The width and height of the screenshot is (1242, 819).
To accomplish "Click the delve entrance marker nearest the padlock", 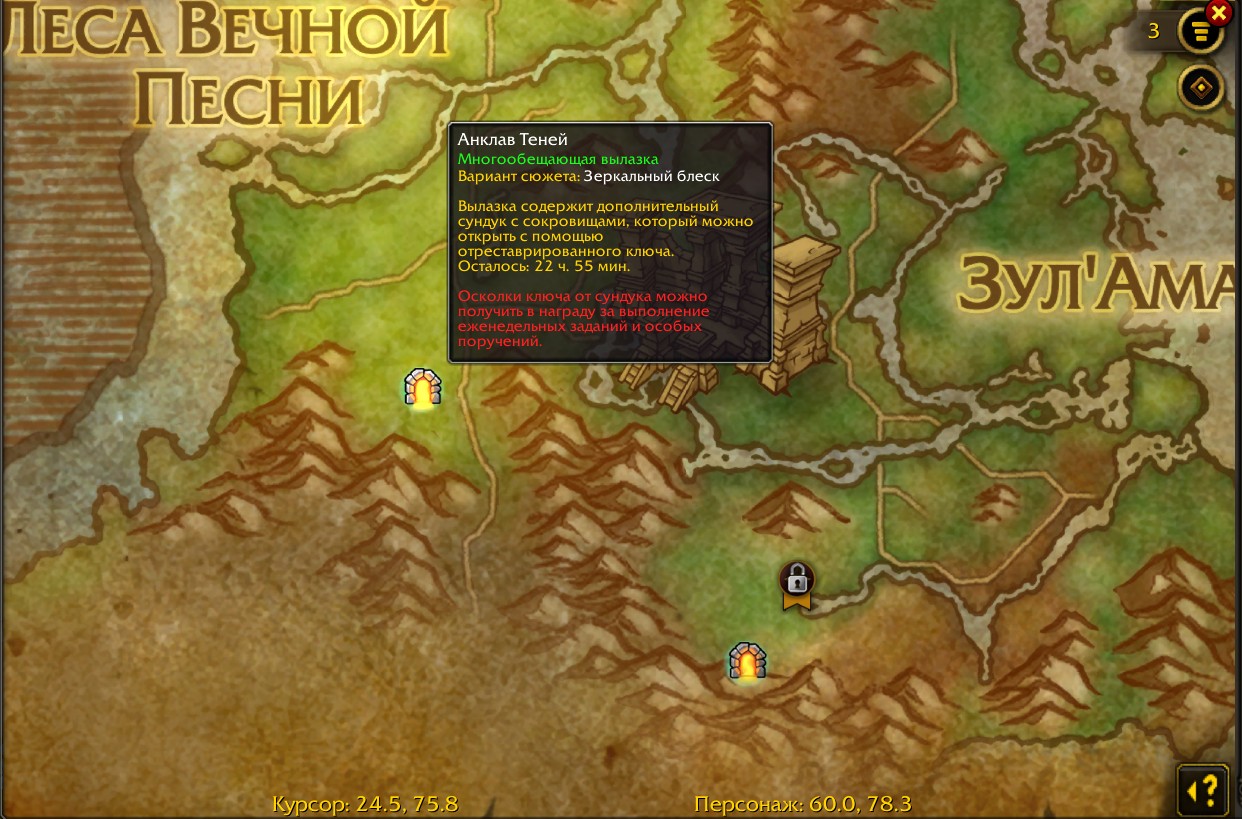I will pyautogui.click(x=747, y=661).
